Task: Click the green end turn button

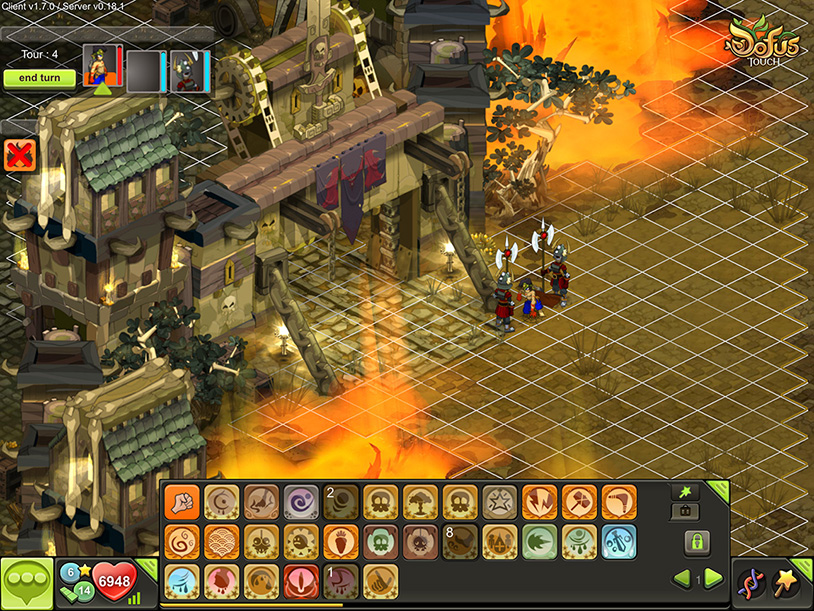Action: tap(39, 78)
